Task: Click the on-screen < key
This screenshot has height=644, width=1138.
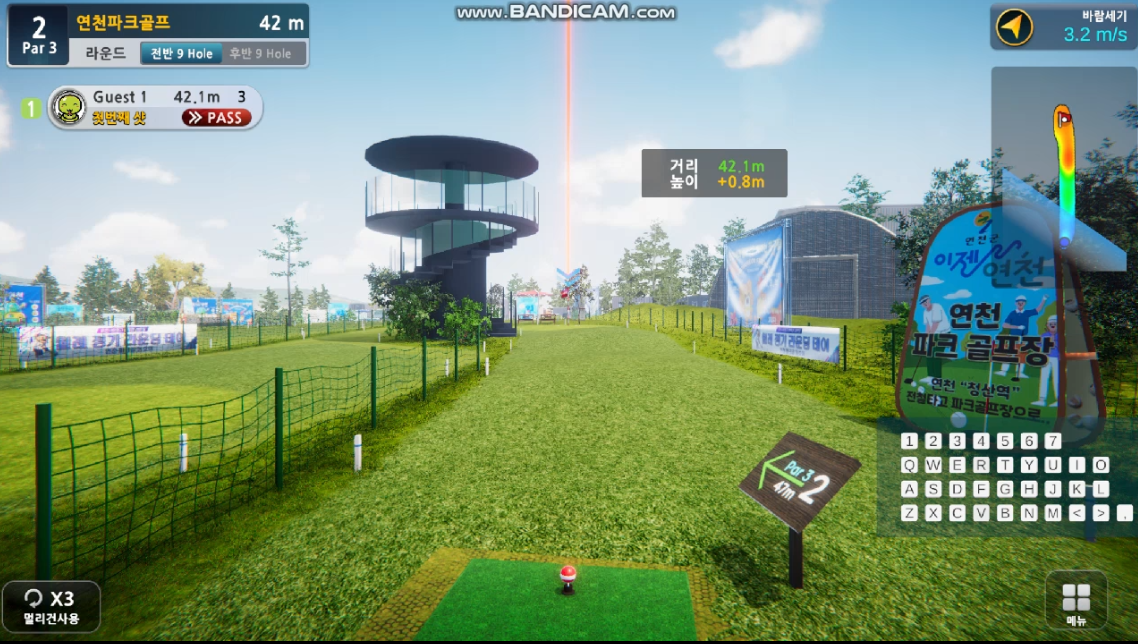Action: [1077, 513]
